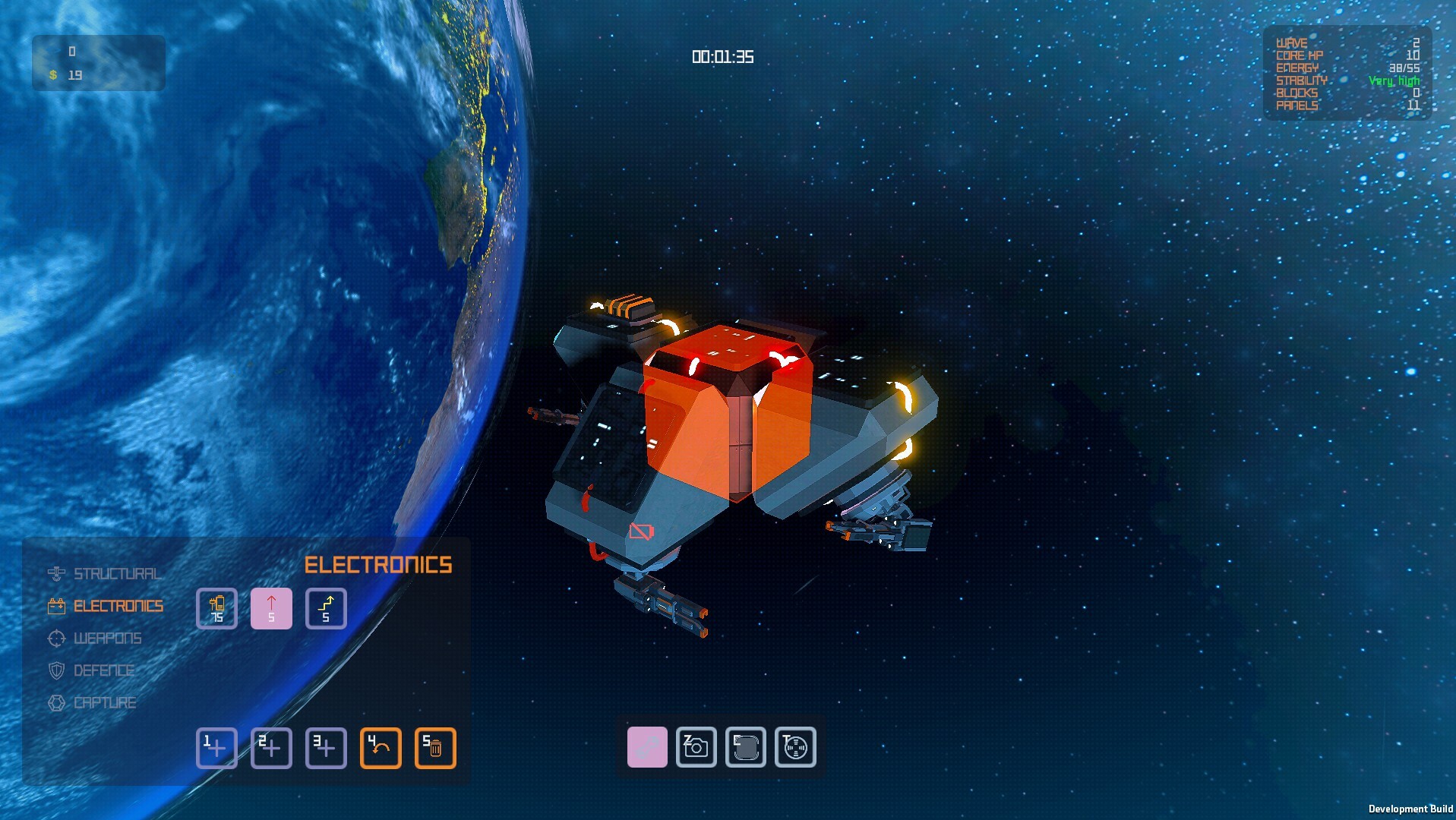Pick the red straight-arrow electronics part

(x=271, y=609)
